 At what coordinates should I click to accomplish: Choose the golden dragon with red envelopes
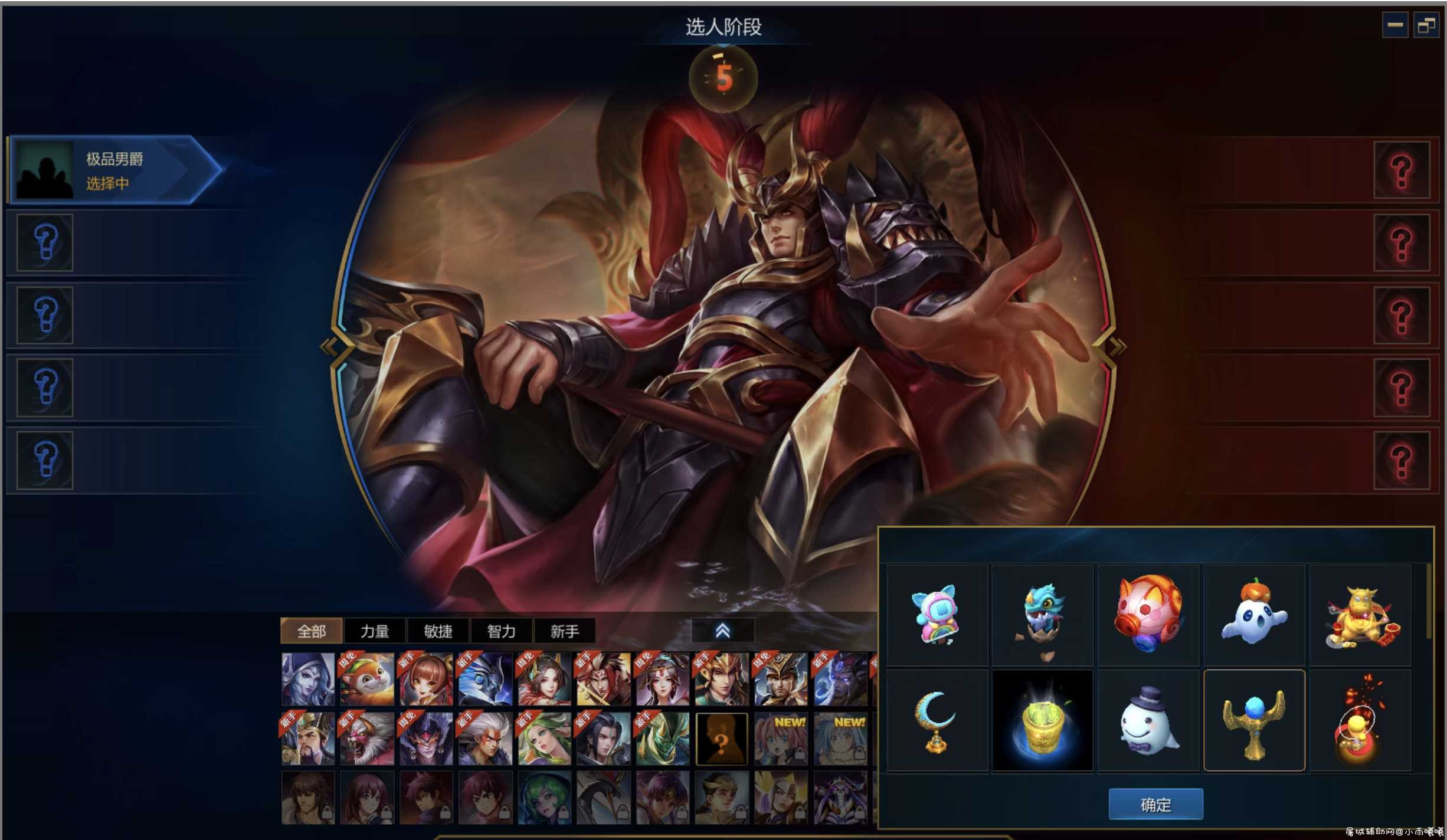tap(1360, 615)
